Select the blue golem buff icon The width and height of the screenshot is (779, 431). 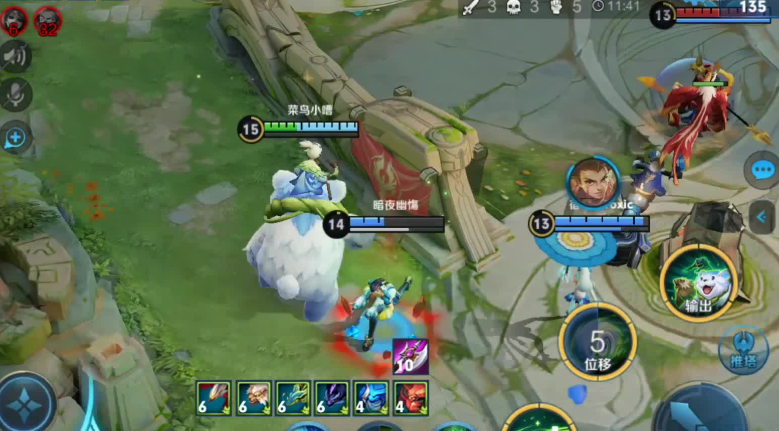pyautogui.click(x=371, y=397)
